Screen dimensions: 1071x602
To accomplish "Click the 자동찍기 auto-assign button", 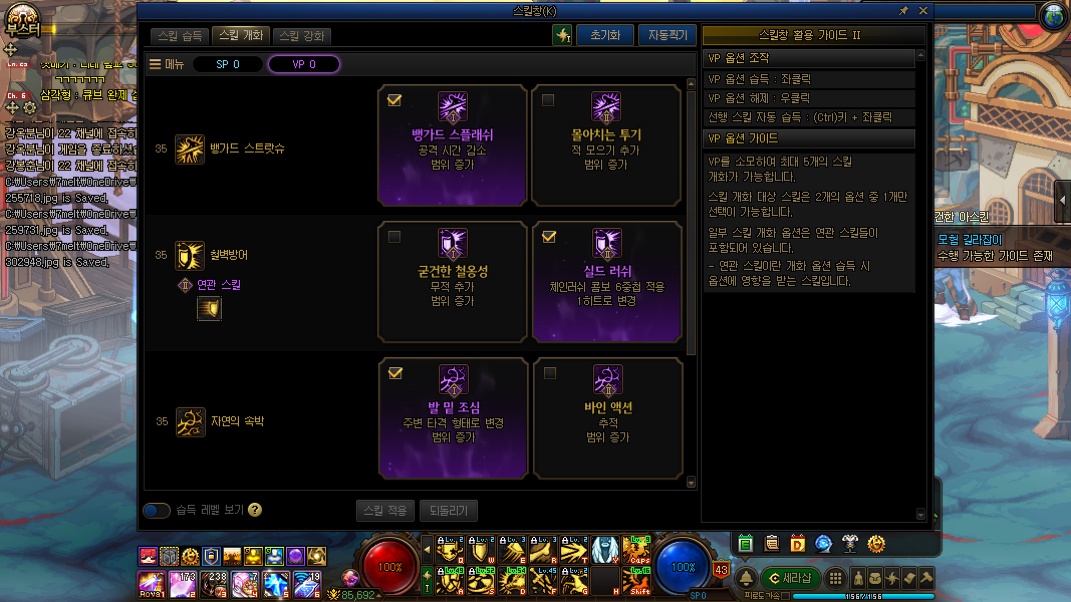I will 665,35.
